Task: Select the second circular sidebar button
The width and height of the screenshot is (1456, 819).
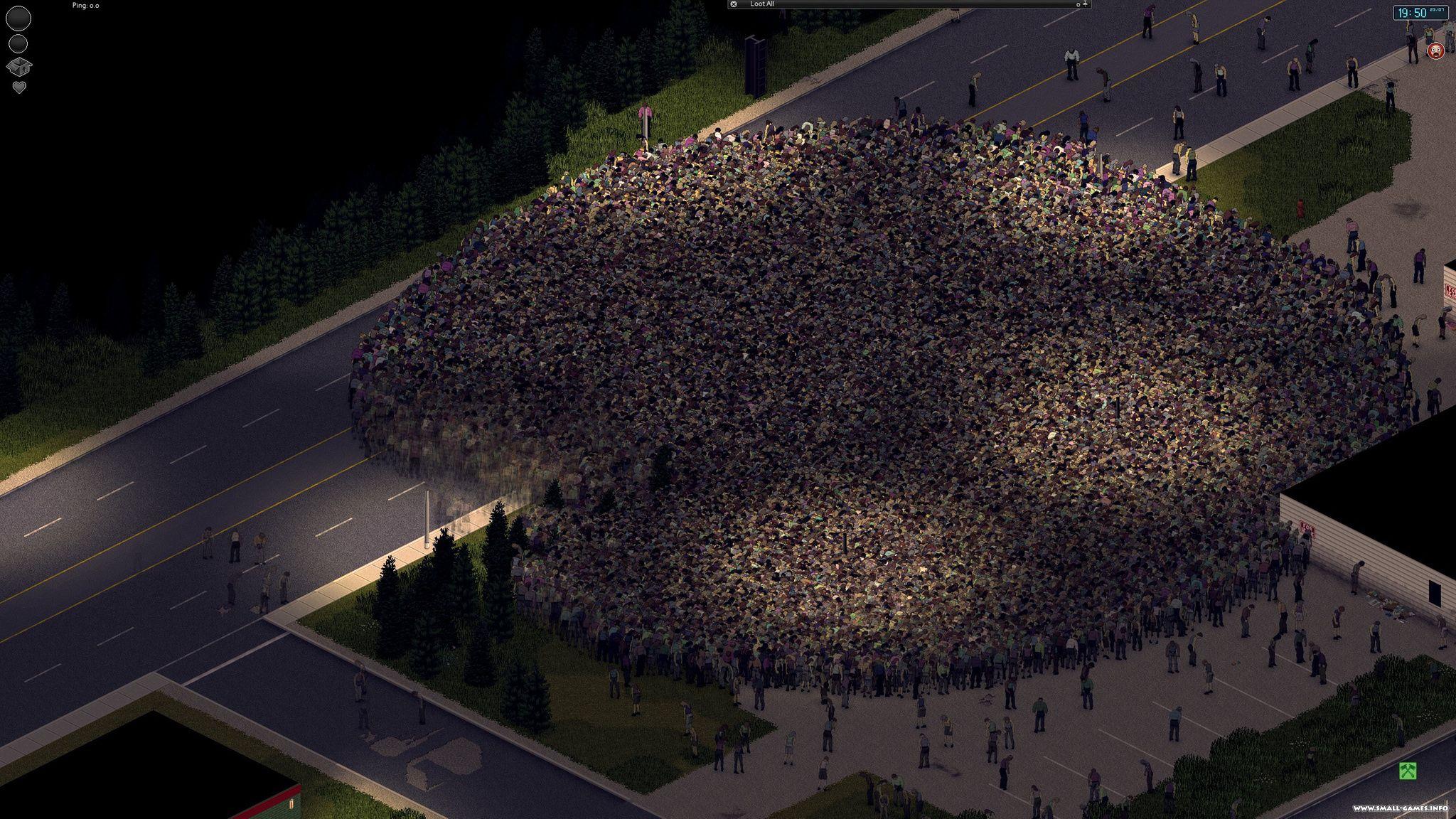Action: (x=18, y=44)
